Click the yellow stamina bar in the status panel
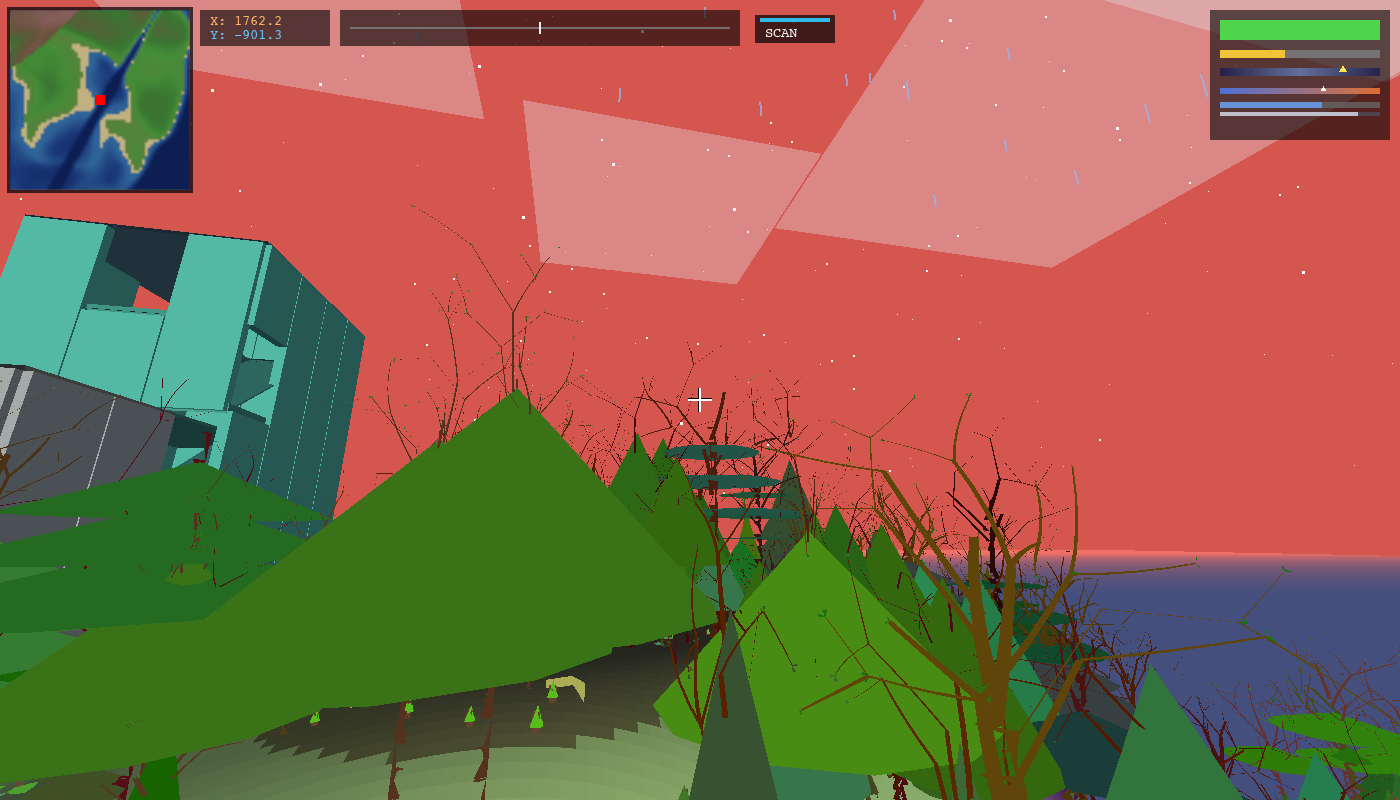Screen dimensions: 1400x800 (x=1250, y=54)
